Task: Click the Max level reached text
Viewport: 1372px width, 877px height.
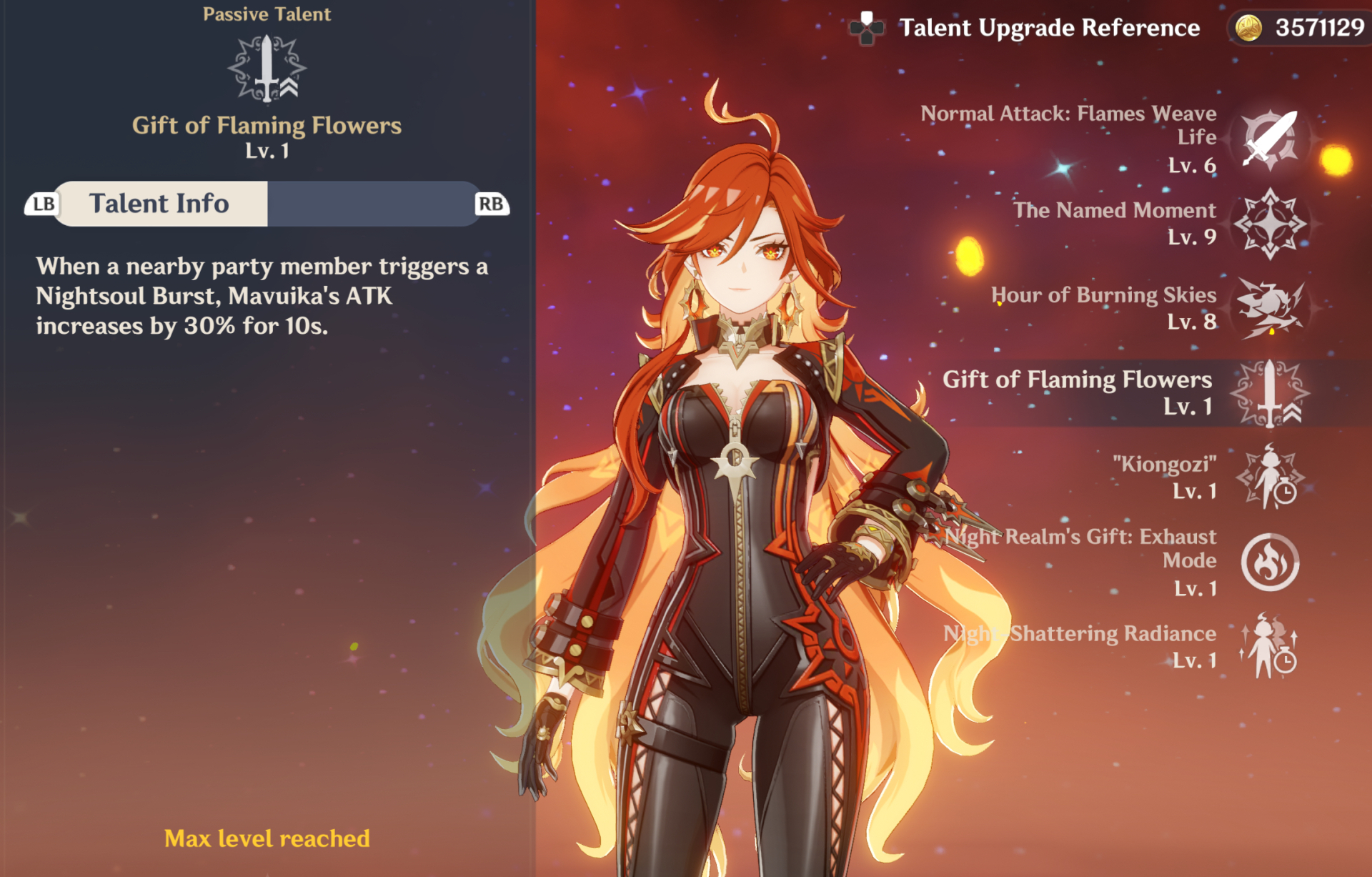Action: coord(267,838)
